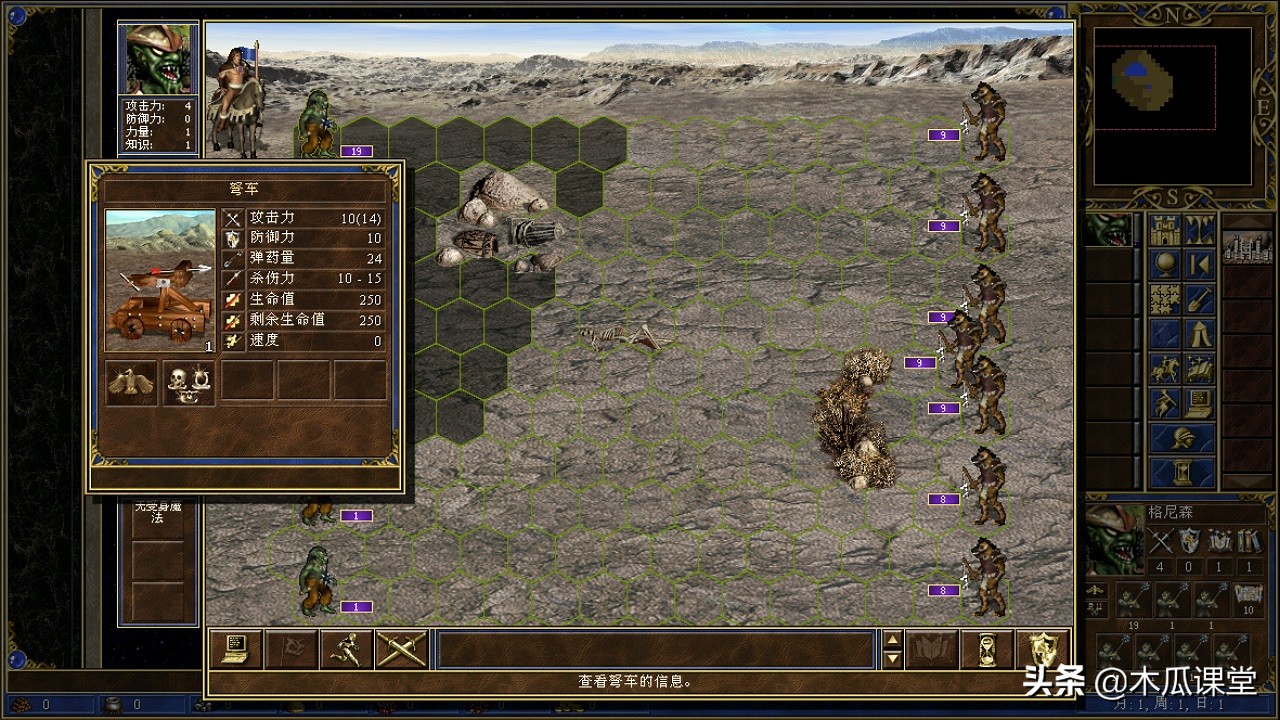Select the eagle morale icon in Ballista panel

(x=131, y=382)
